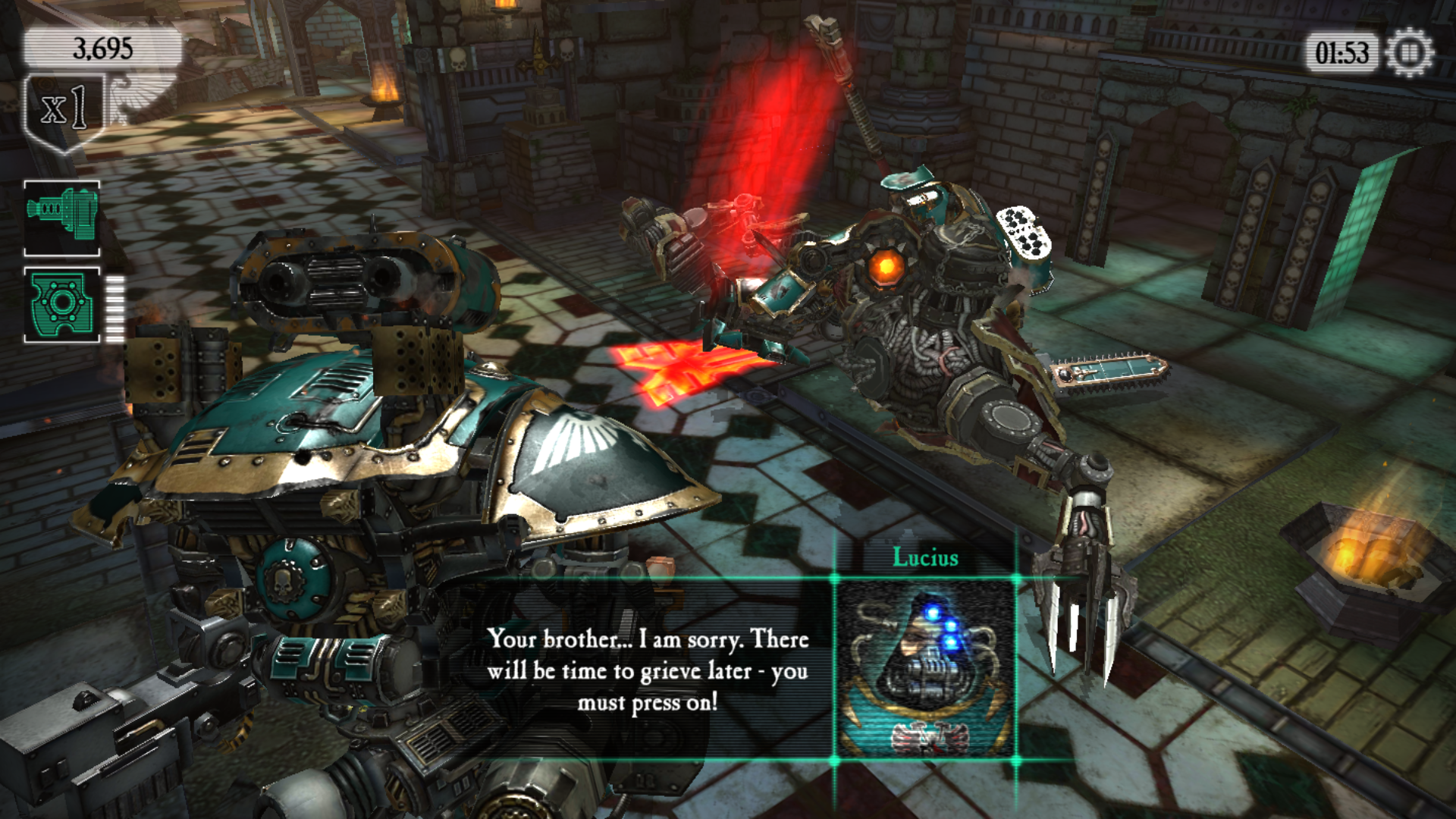Select the green cannon weapon icon
Image resolution: width=1456 pixels, height=819 pixels.
tap(62, 218)
